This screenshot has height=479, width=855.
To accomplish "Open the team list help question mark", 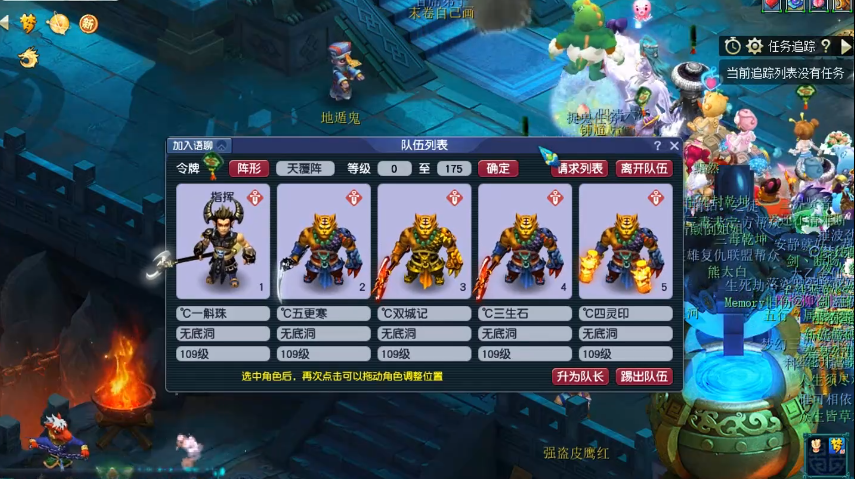I will (x=657, y=146).
